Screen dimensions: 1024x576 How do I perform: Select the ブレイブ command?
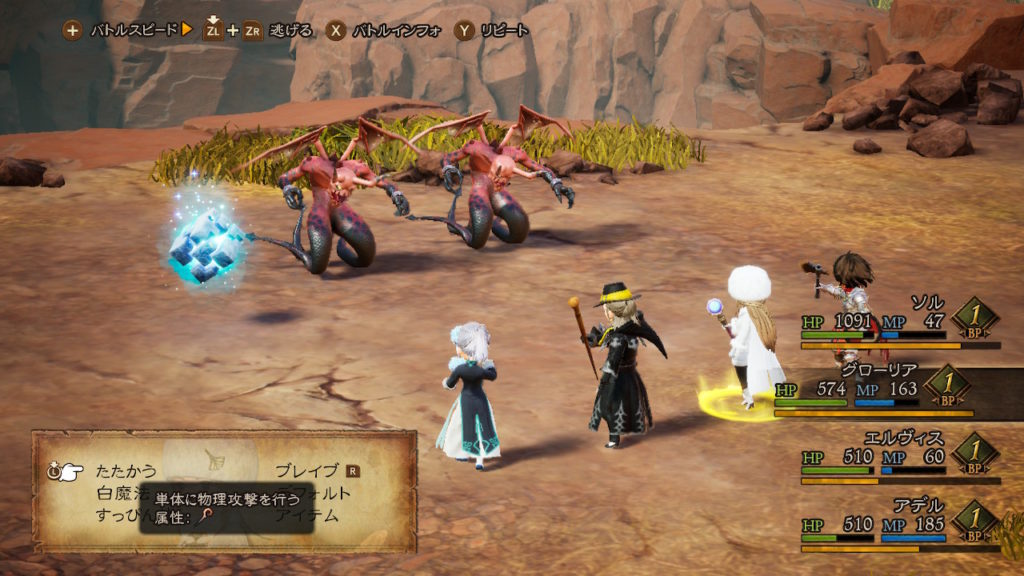click(x=306, y=470)
